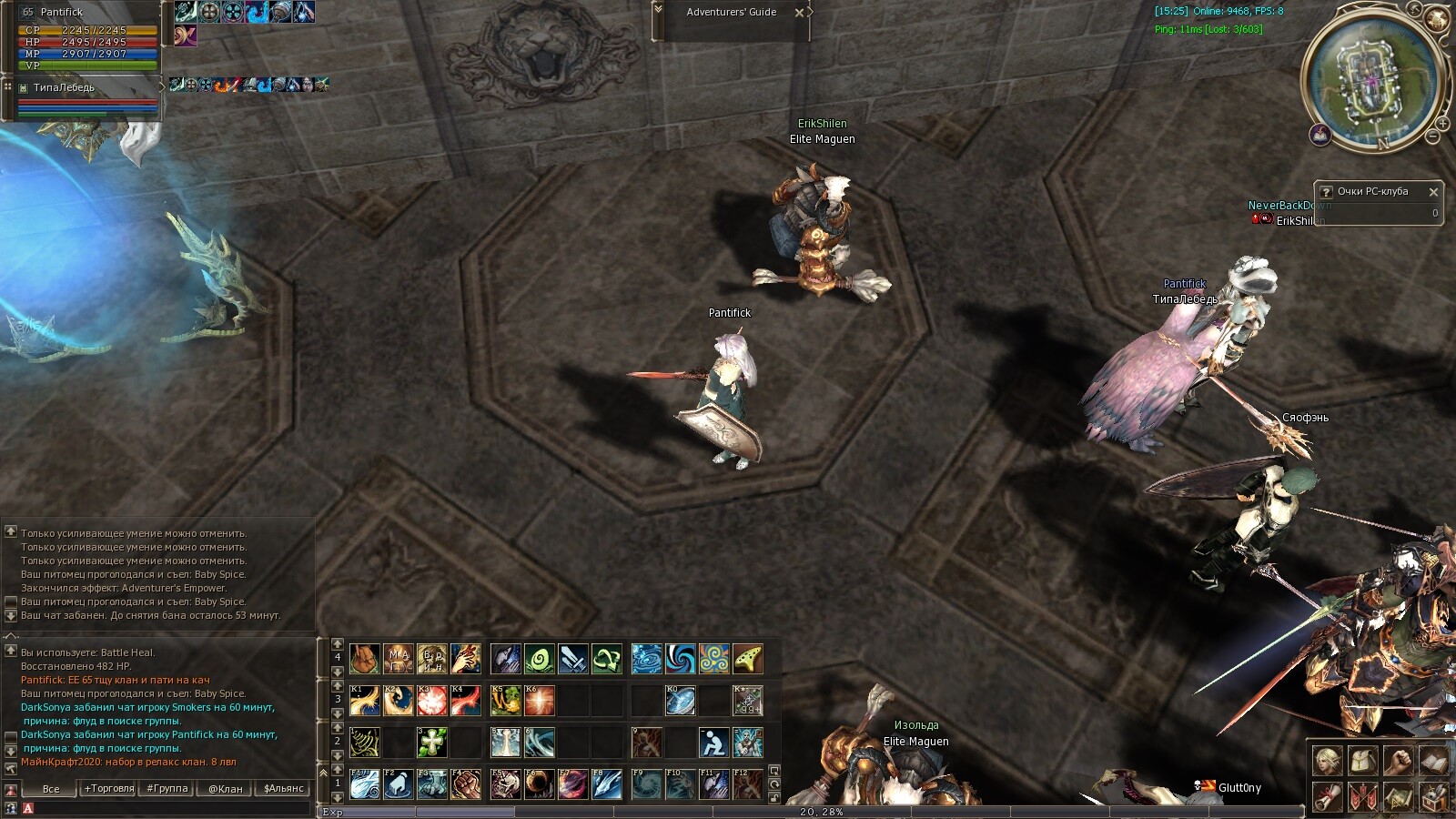Viewport: 1456px width, 819px height.
Task: Cast the green cross heal skill
Action: pos(432,743)
